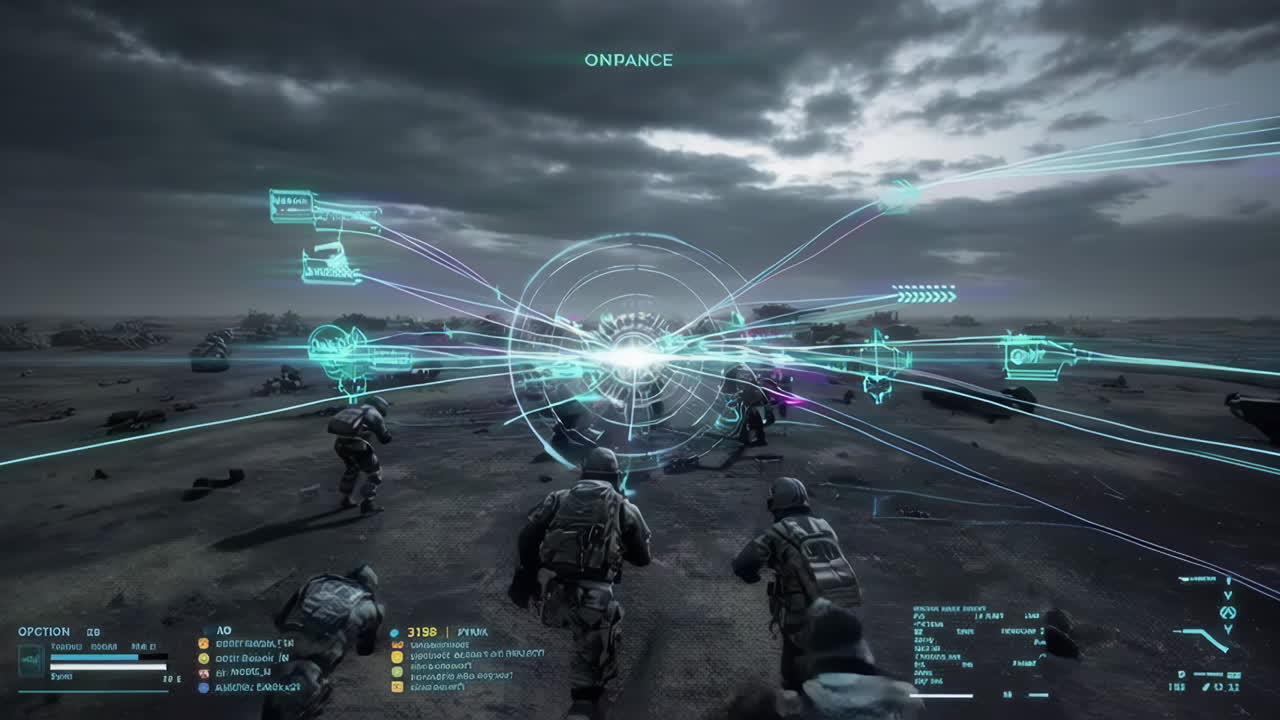The width and height of the screenshot is (1280, 720).
Task: Click the circular faction emblem on right HUD column
Action: pyautogui.click(x=1228, y=612)
